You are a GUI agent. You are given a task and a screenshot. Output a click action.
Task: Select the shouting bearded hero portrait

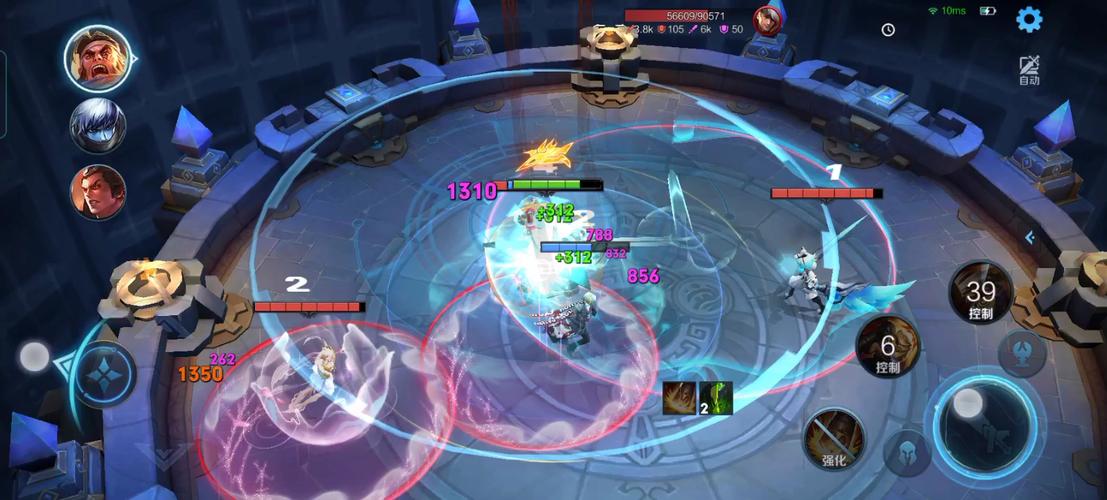click(97, 58)
